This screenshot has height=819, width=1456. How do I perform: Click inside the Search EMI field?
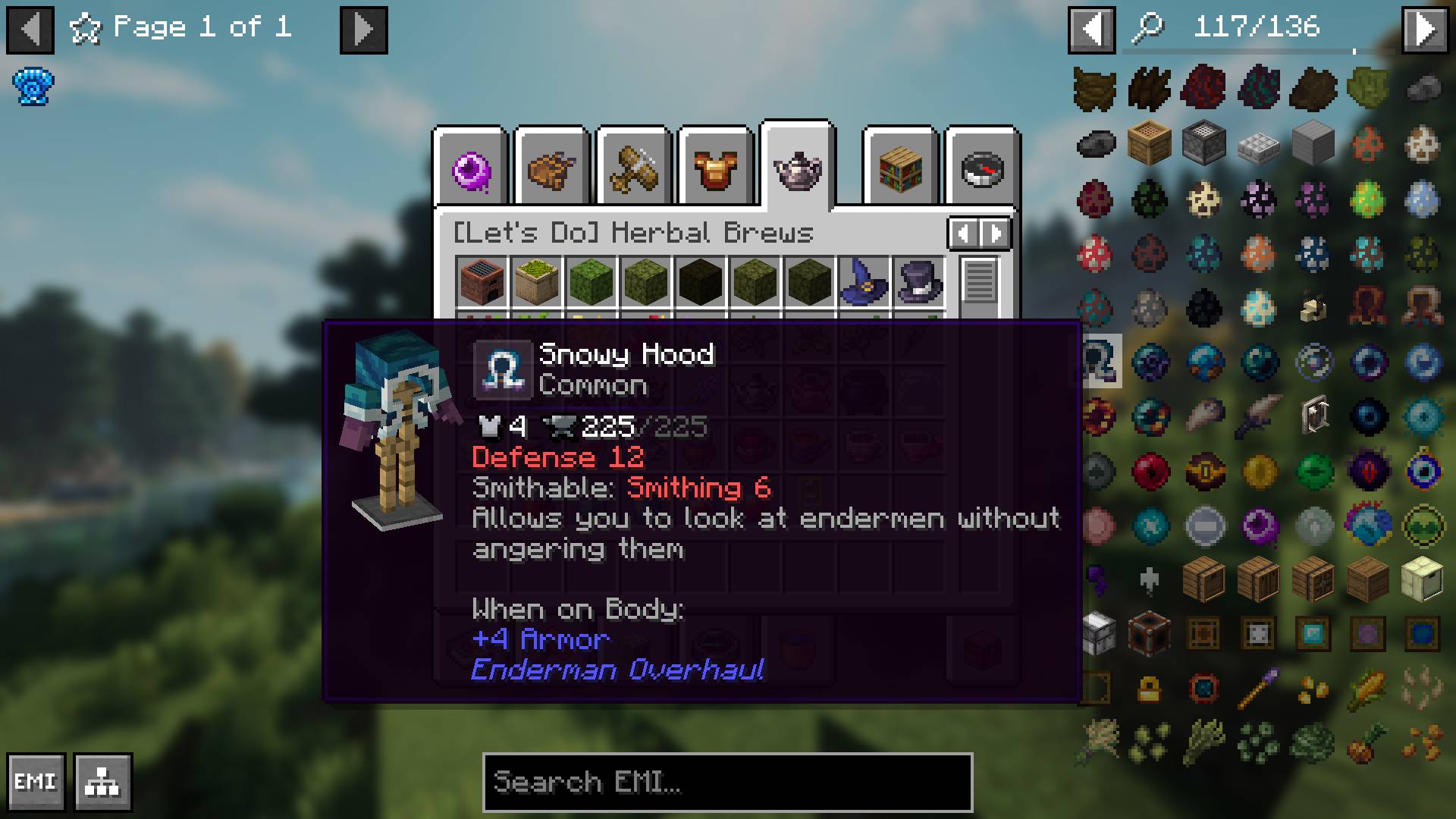click(x=726, y=783)
